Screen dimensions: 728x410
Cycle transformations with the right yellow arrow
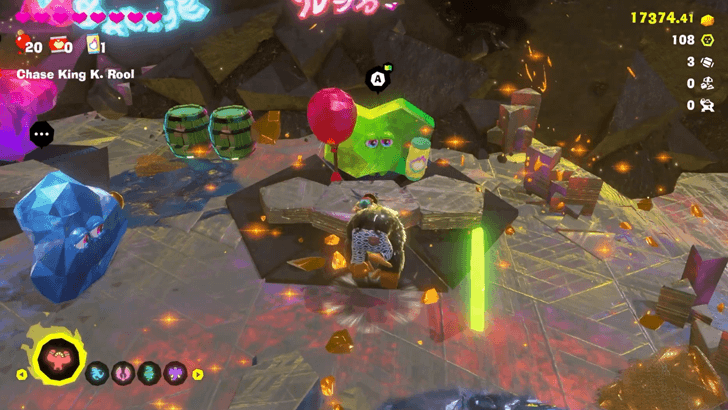pos(198,374)
